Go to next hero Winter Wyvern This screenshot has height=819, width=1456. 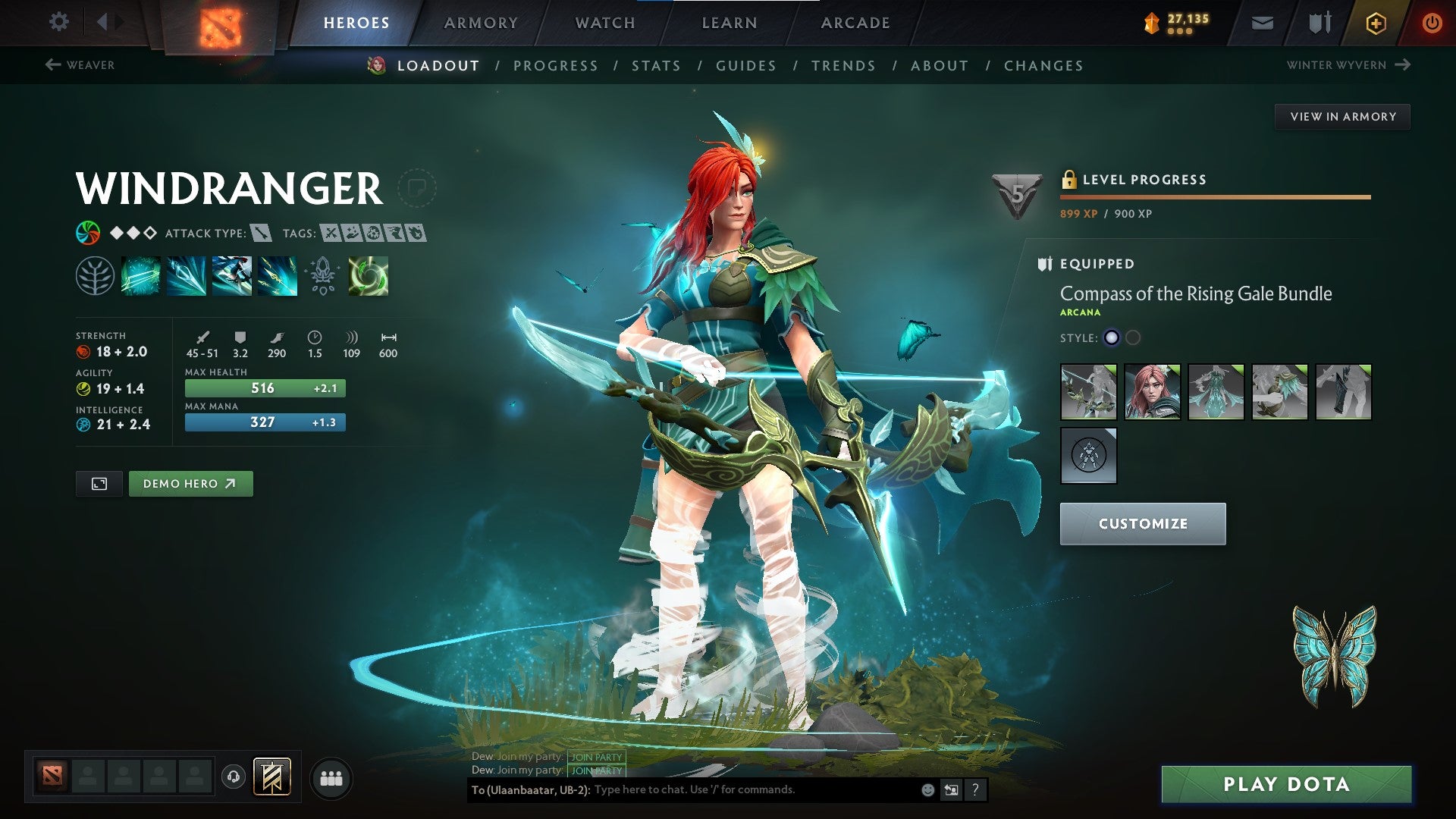pyautogui.click(x=1348, y=65)
